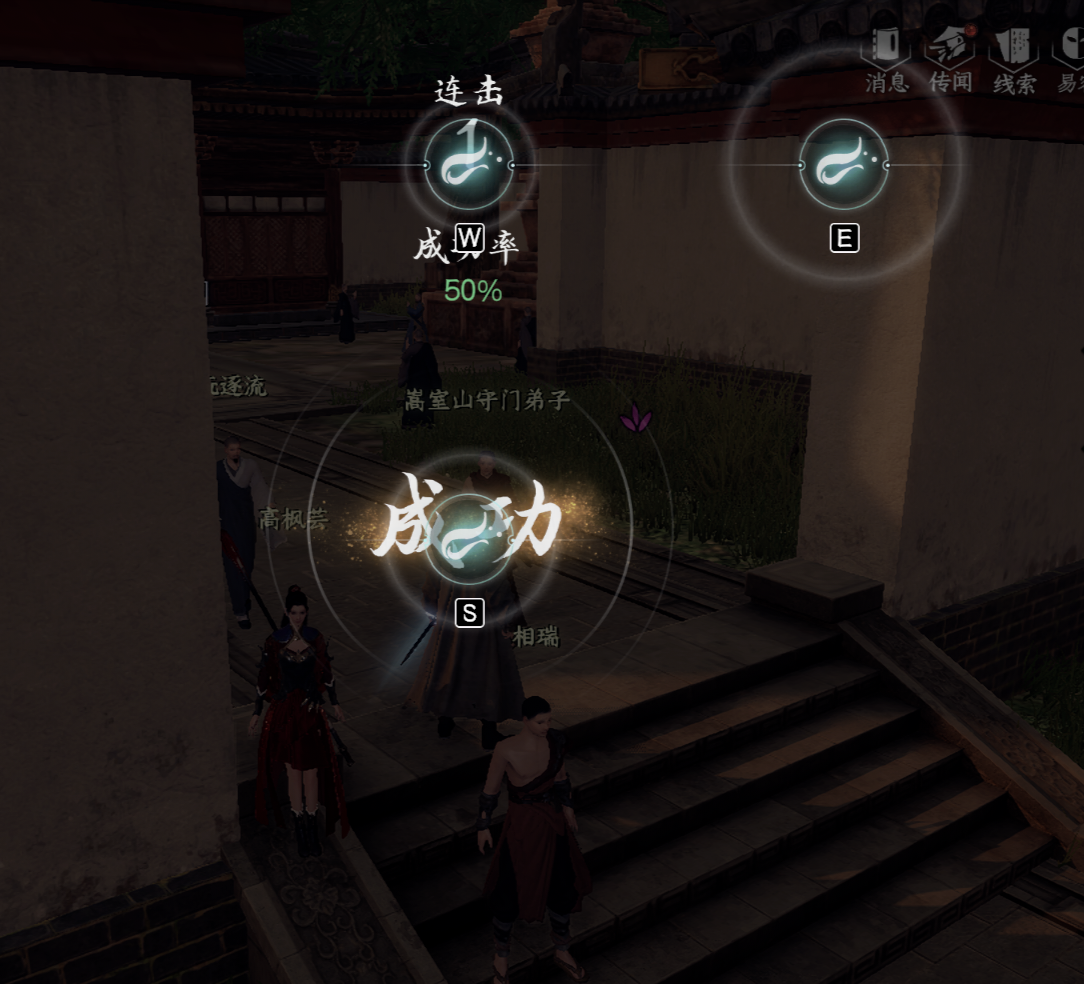Viewport: 1084px width, 984px height.
Task: Click the 连击 combo swirl node
Action: point(469,165)
